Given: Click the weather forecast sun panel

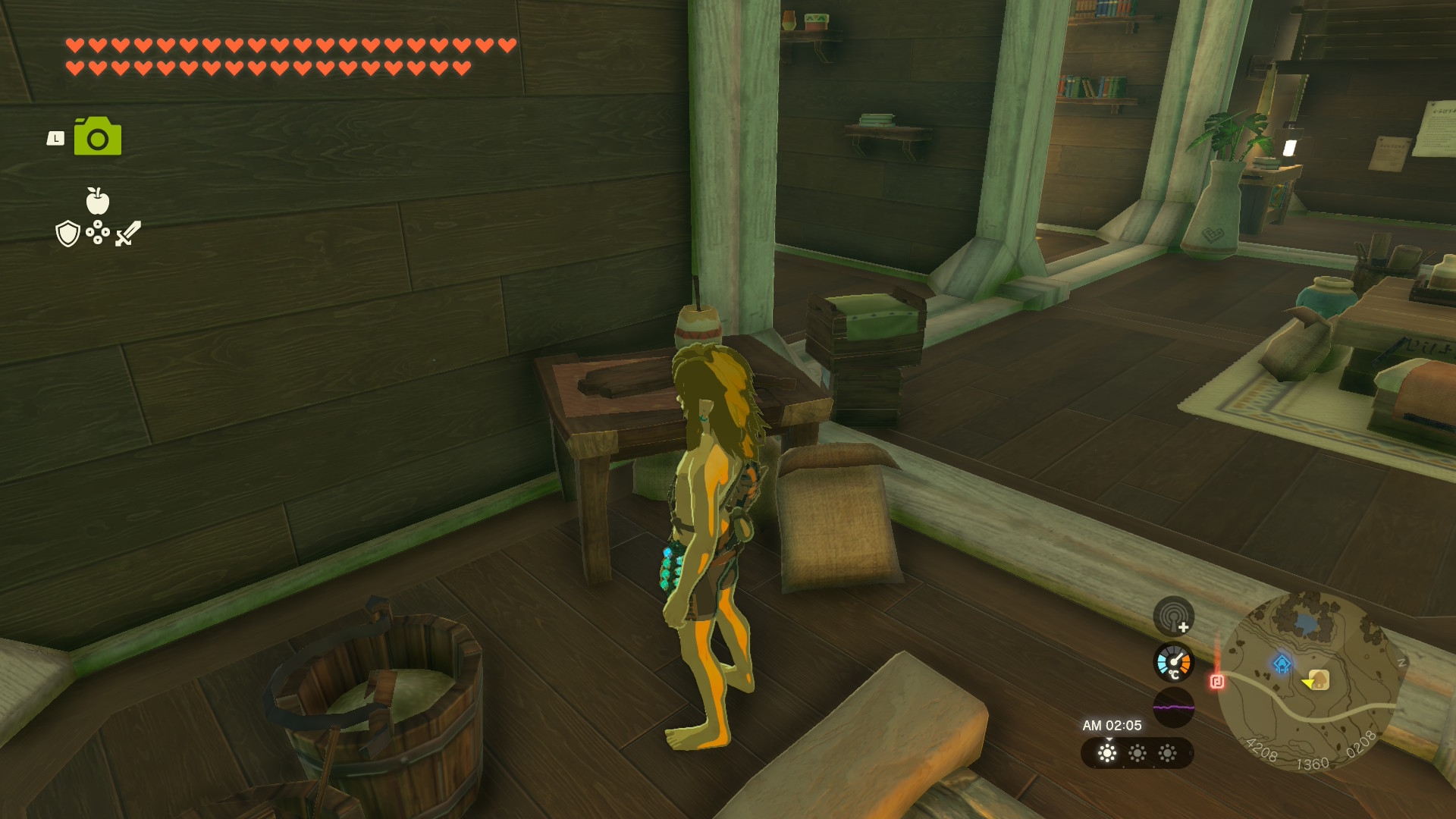Looking at the screenshot, I should click(1137, 753).
